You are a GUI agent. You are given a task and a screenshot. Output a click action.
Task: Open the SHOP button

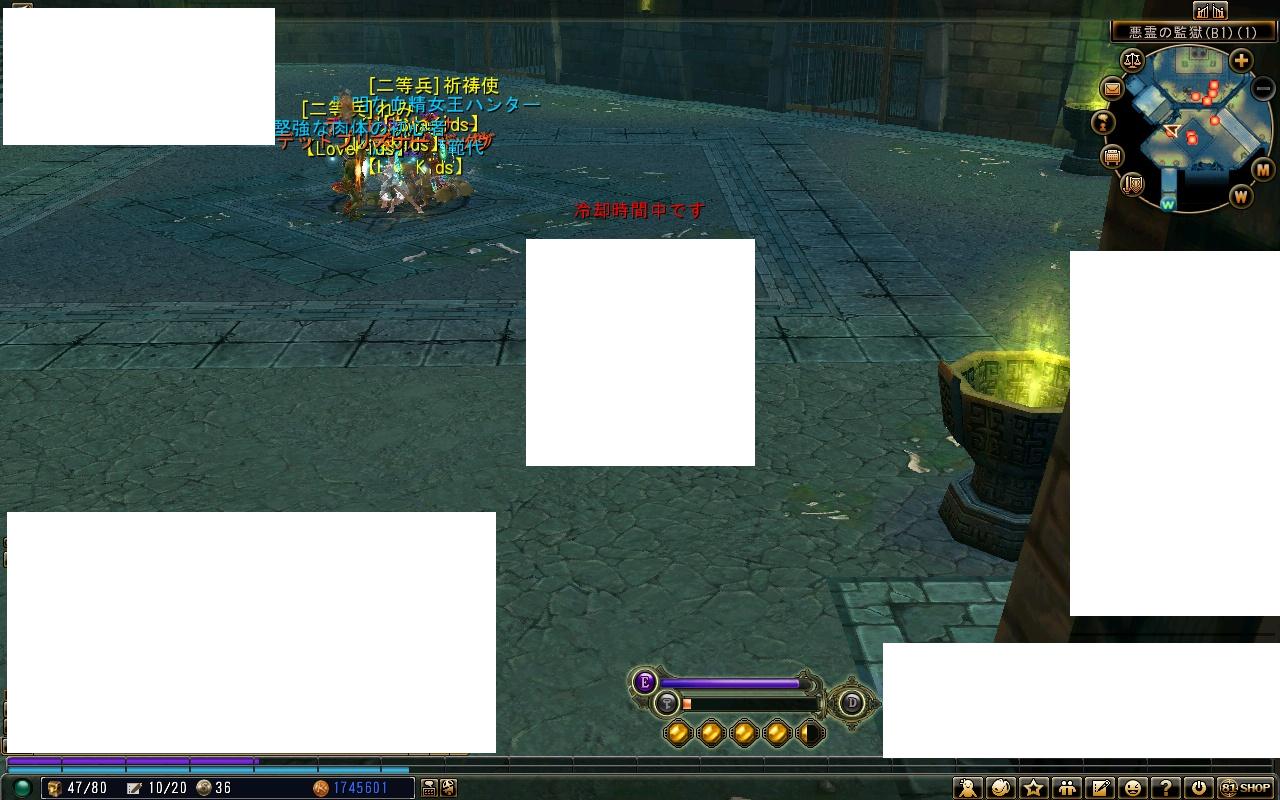pos(1247,788)
